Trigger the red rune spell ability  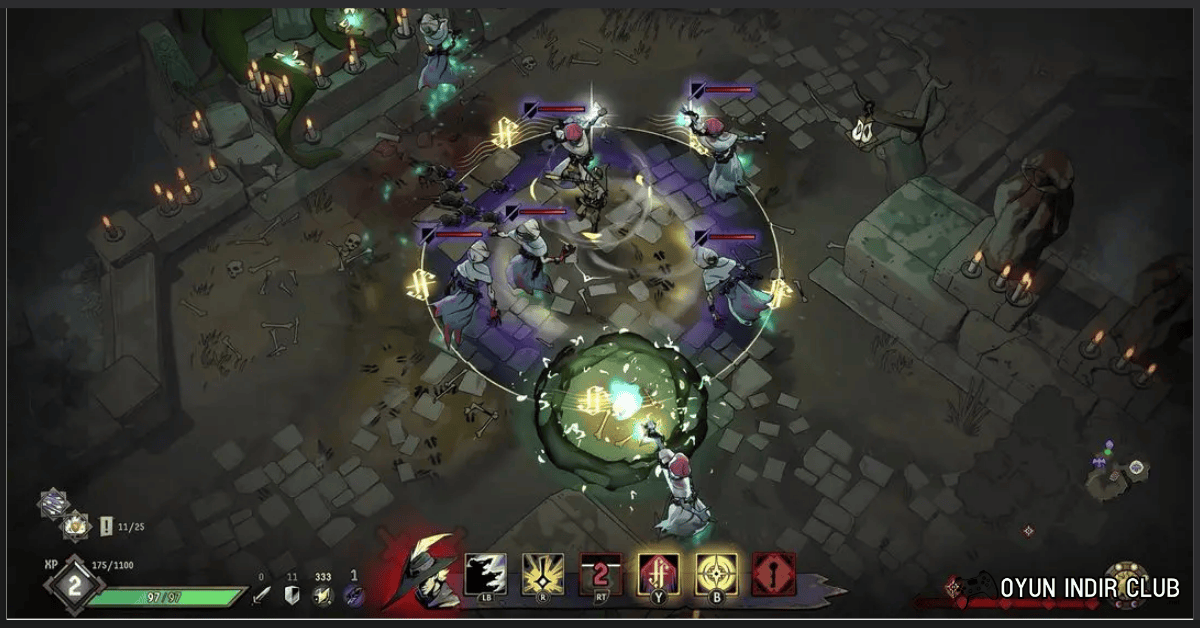[x=659, y=574]
